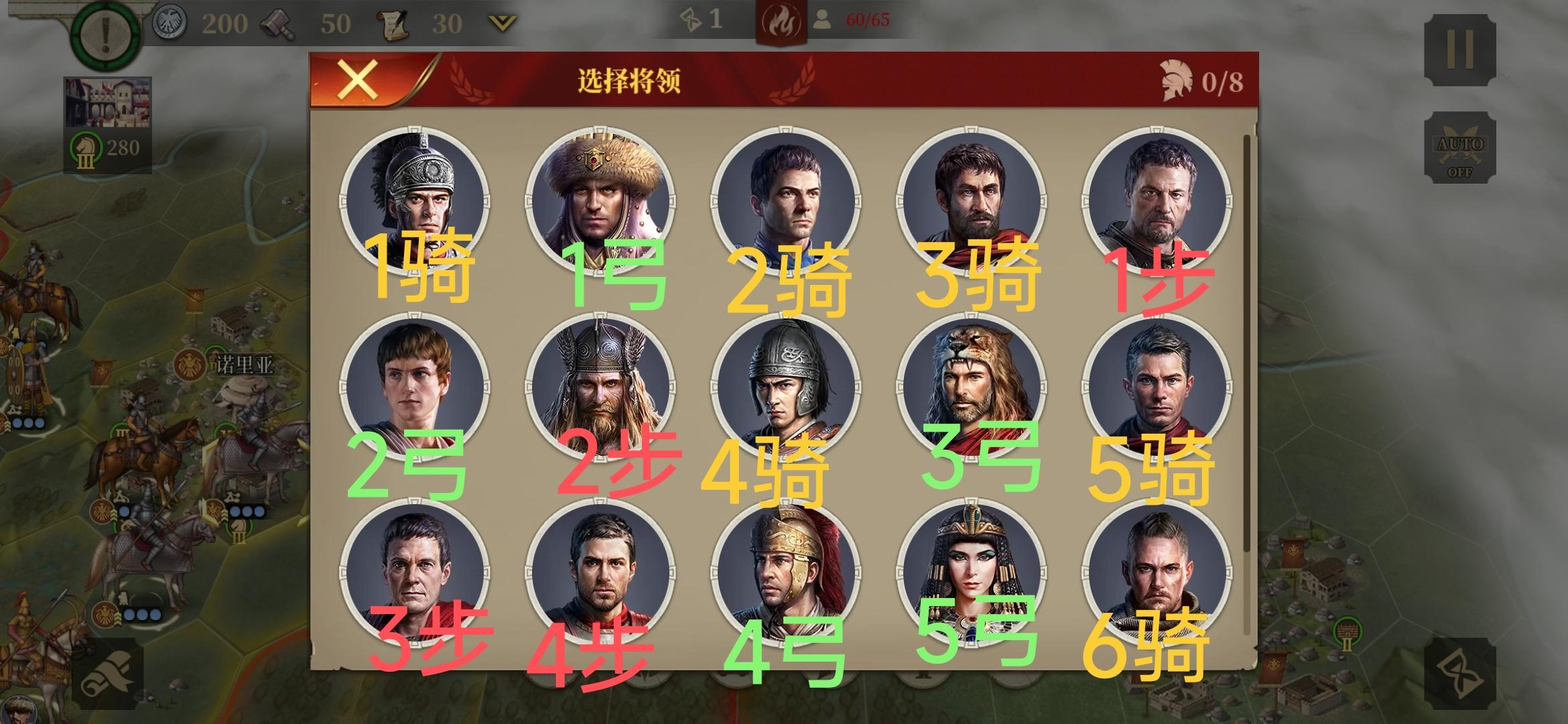1568x724 pixels.
Task: Expand the resource bar chevron dropdown
Action: click(499, 23)
